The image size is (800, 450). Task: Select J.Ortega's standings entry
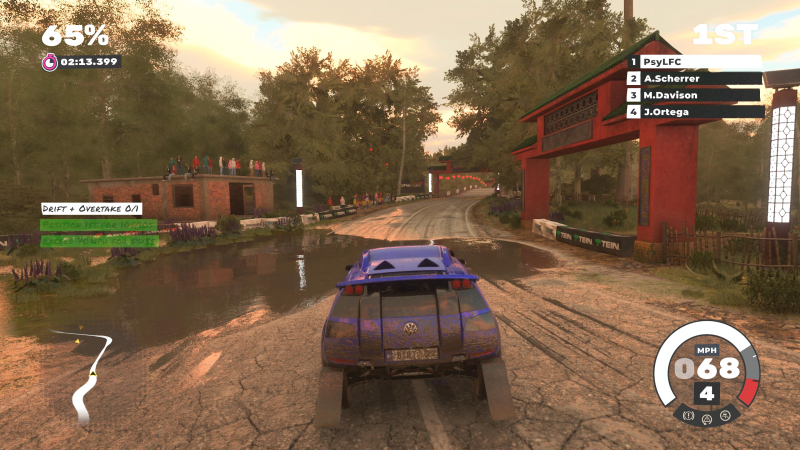tap(695, 112)
